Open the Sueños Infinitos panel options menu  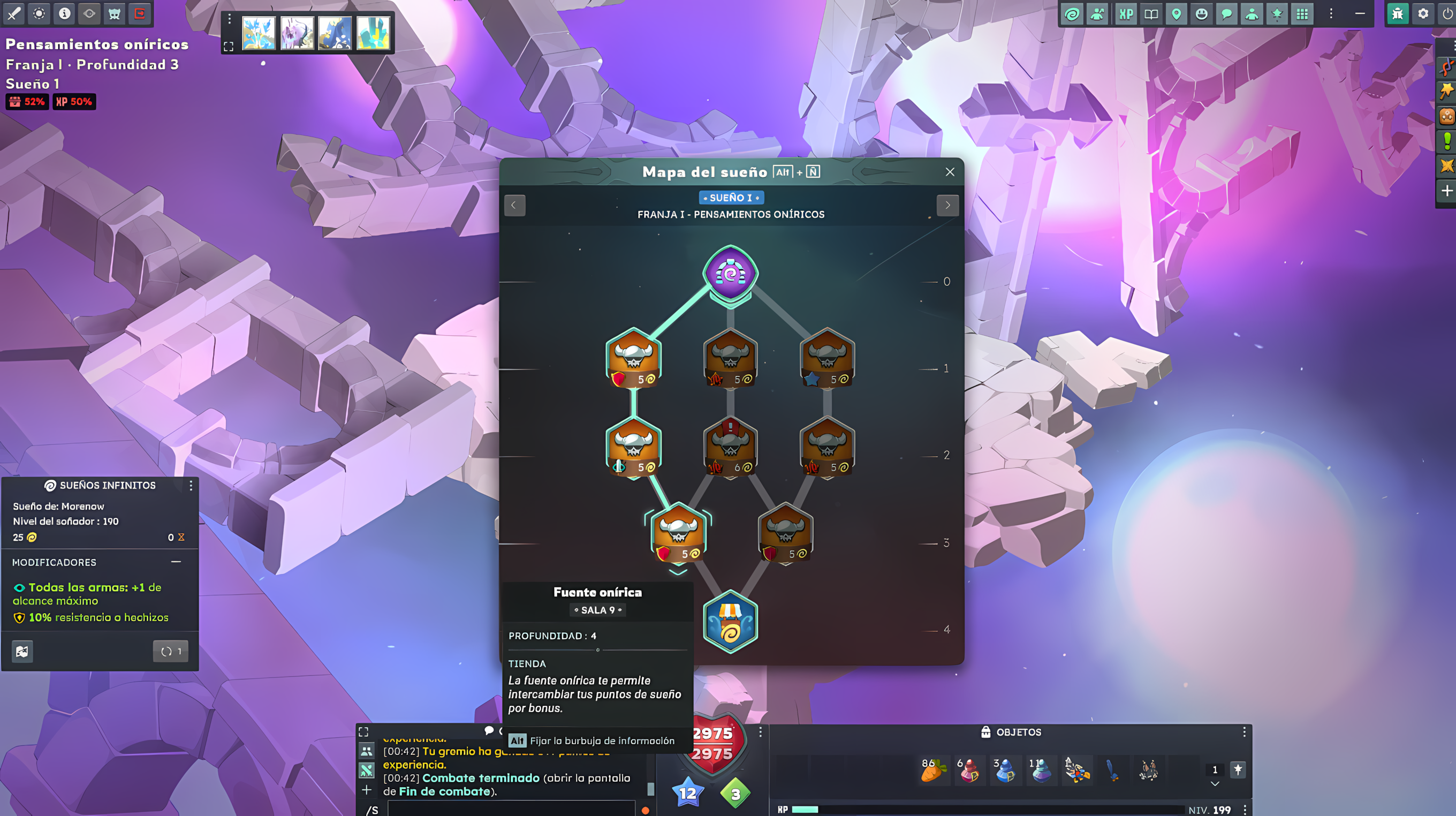click(x=192, y=485)
